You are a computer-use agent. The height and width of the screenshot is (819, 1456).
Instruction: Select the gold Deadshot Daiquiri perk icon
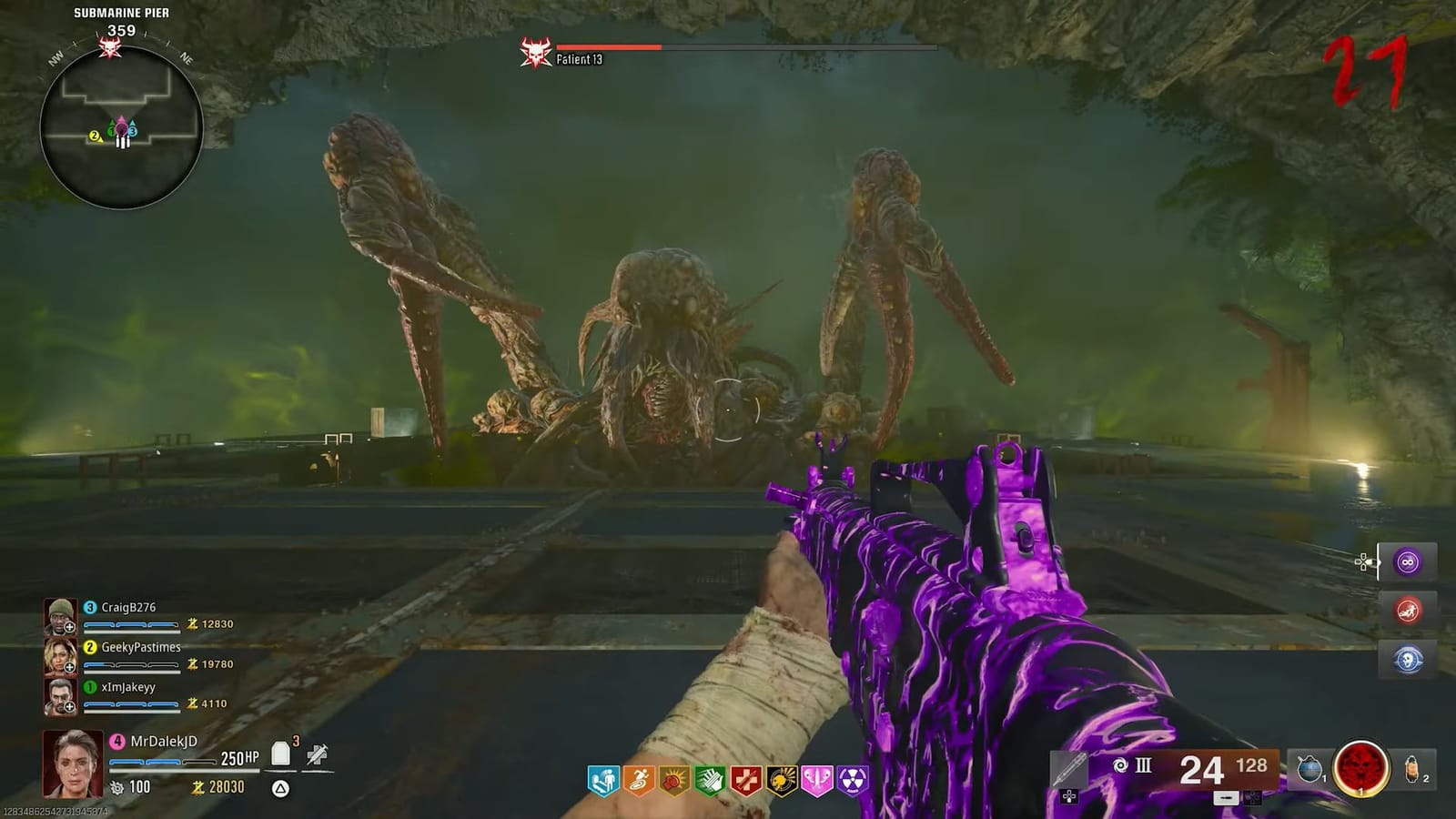point(781,778)
